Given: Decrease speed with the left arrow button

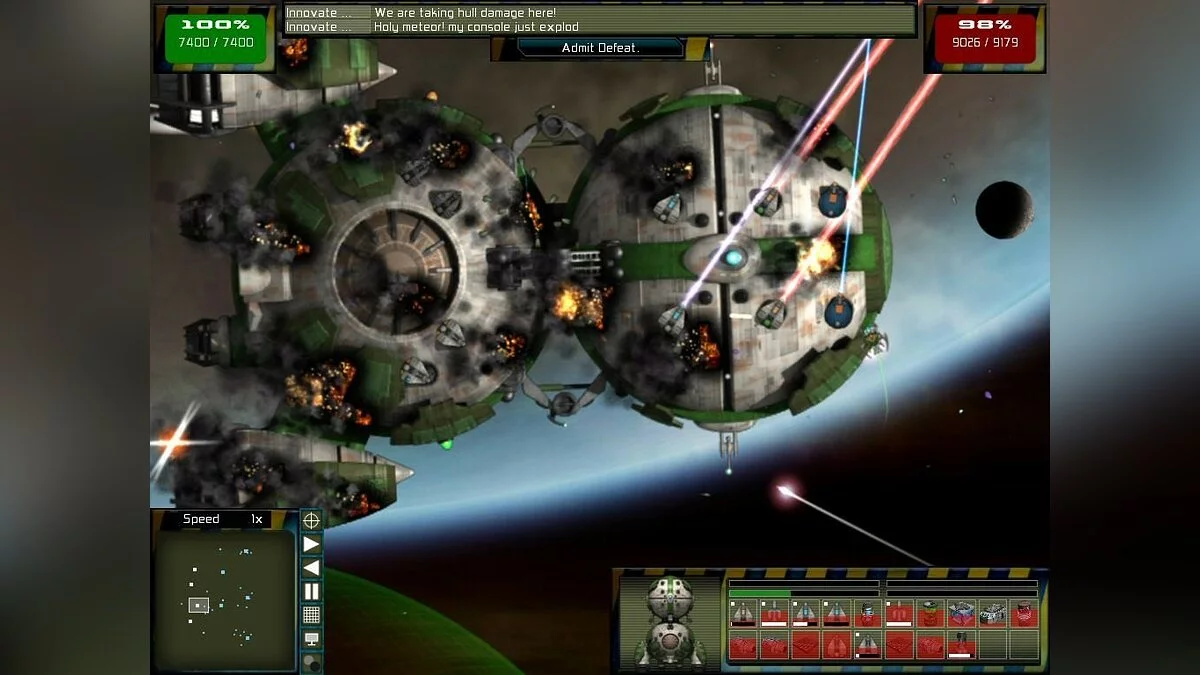Looking at the screenshot, I should (311, 567).
